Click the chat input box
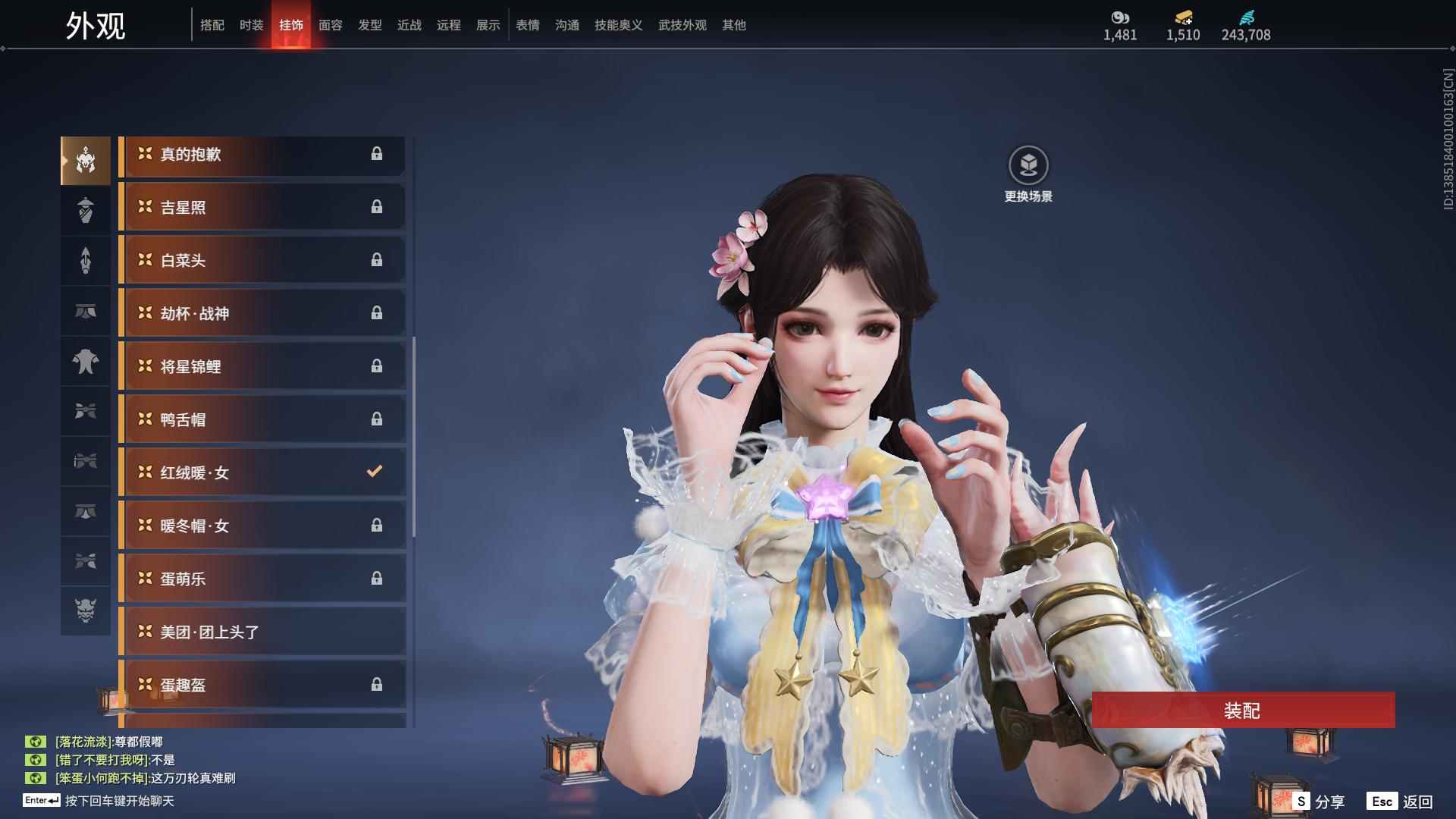This screenshot has width=1456, height=819. (x=120, y=801)
